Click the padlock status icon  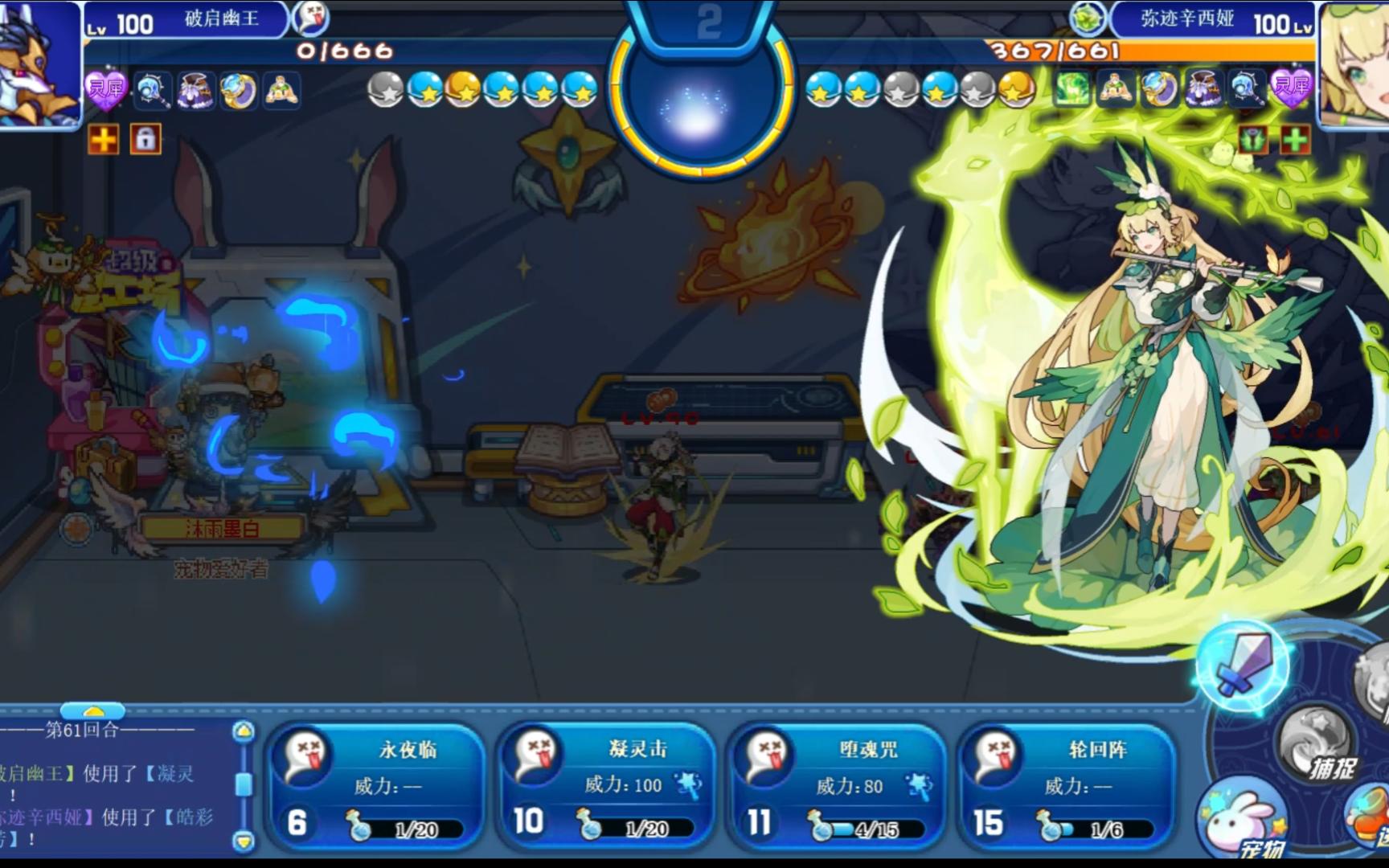click(x=145, y=139)
